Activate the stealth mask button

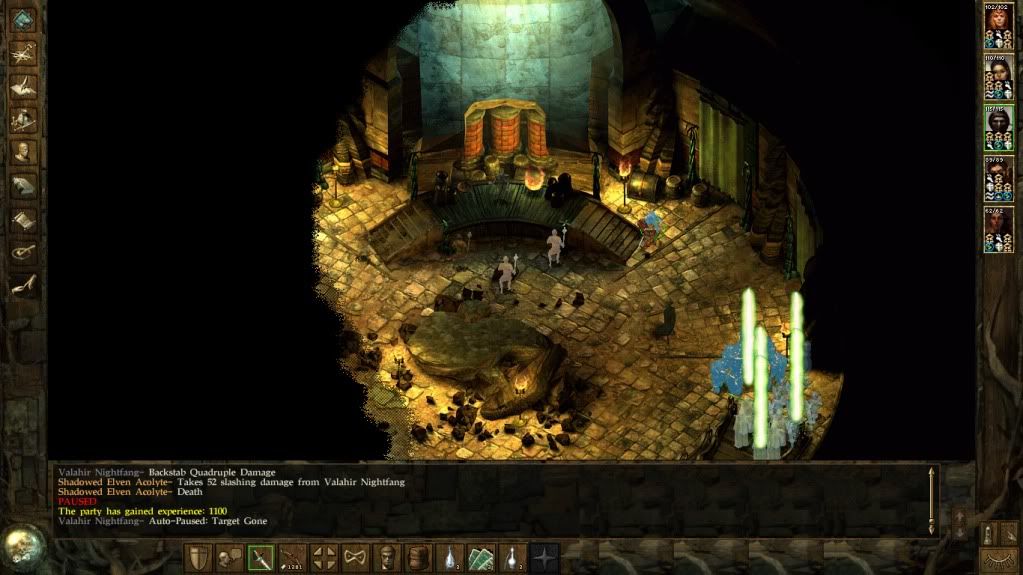point(356,558)
